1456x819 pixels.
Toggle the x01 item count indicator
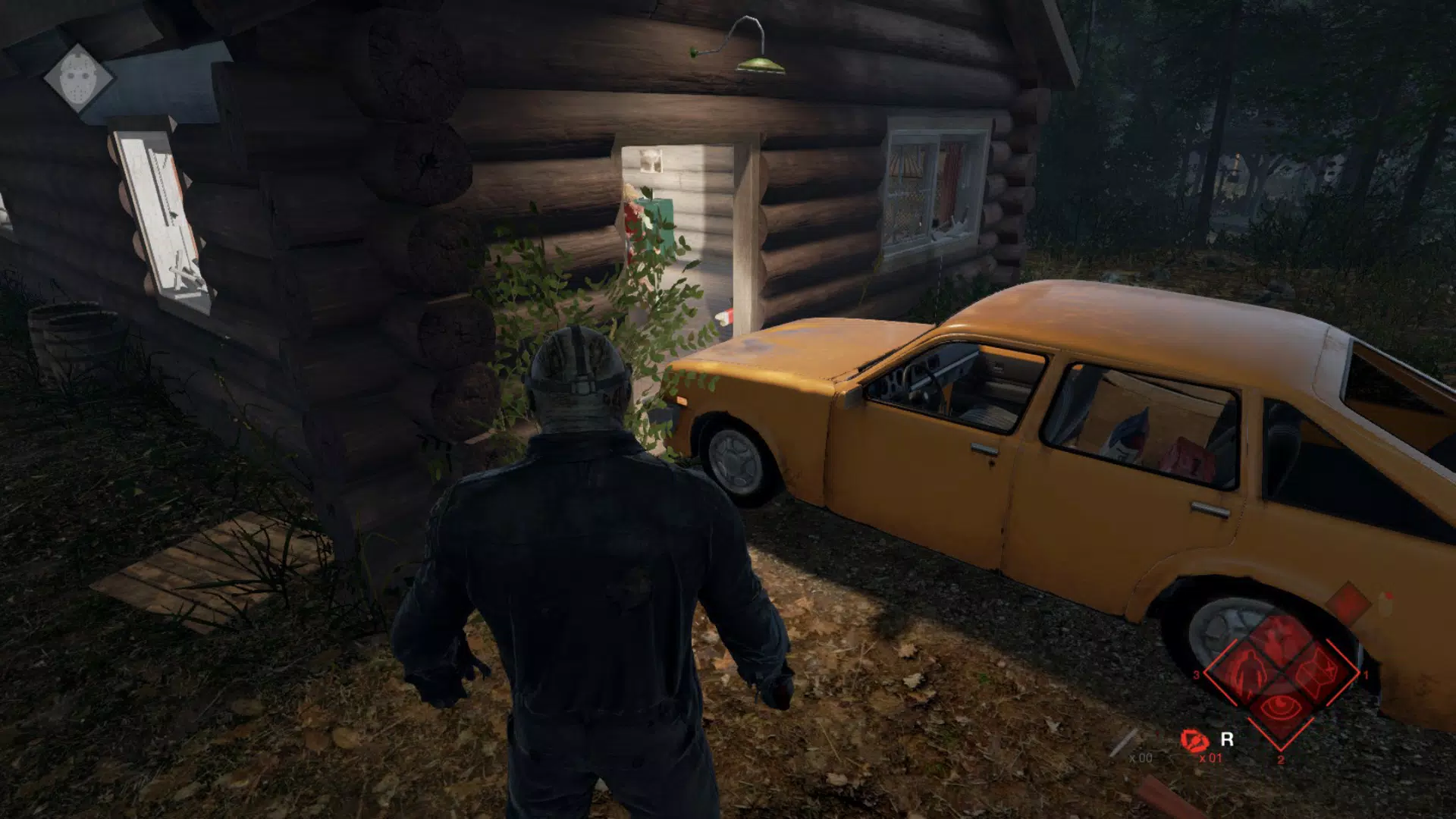click(x=1211, y=758)
